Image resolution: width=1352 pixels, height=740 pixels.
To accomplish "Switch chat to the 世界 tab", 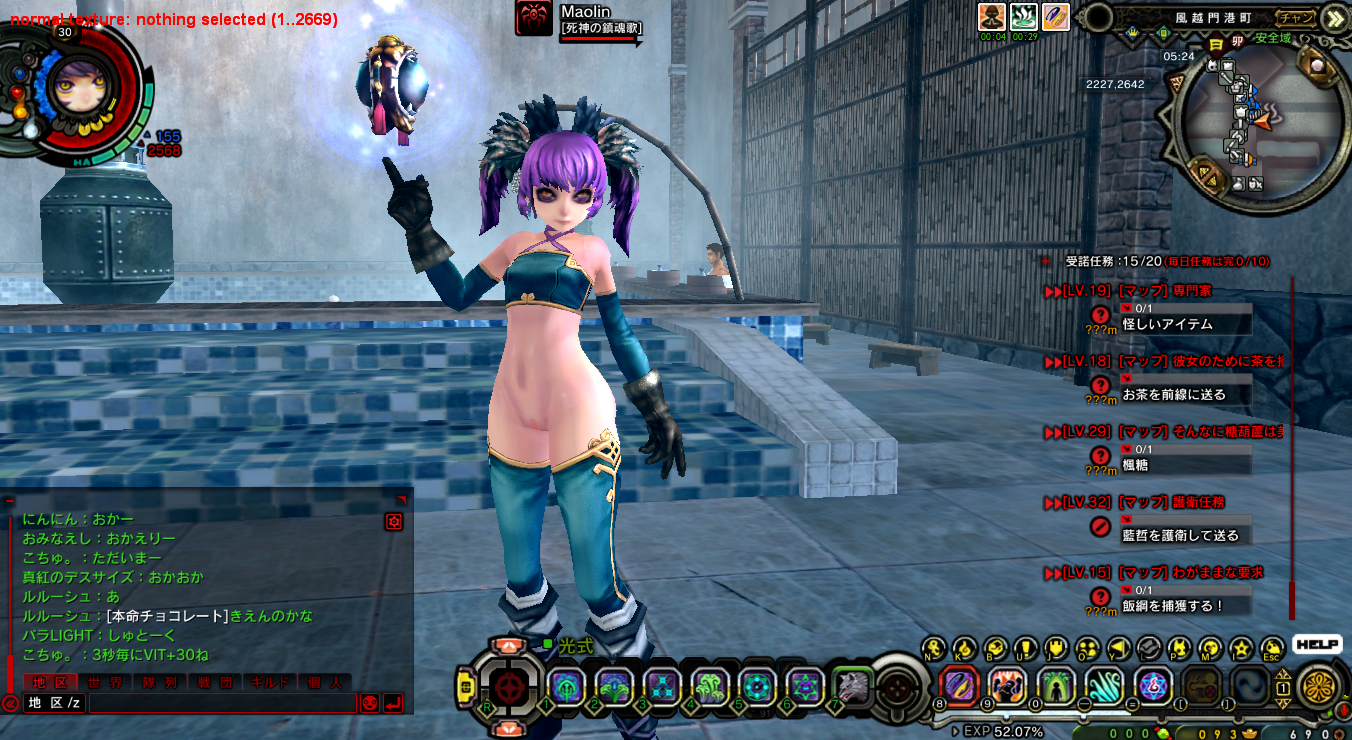I will (105, 682).
